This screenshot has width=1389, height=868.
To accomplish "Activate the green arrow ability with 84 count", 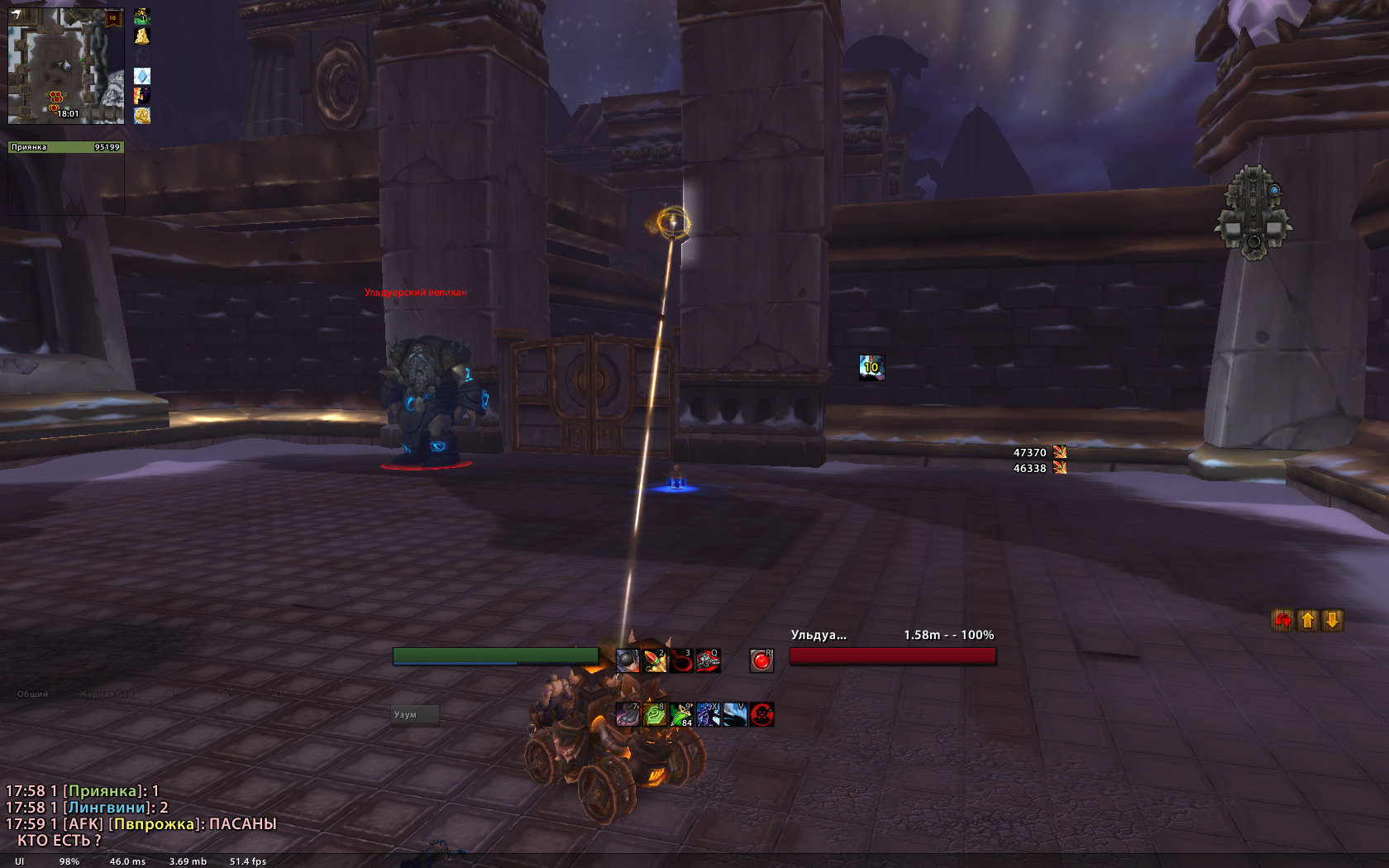I will [681, 714].
